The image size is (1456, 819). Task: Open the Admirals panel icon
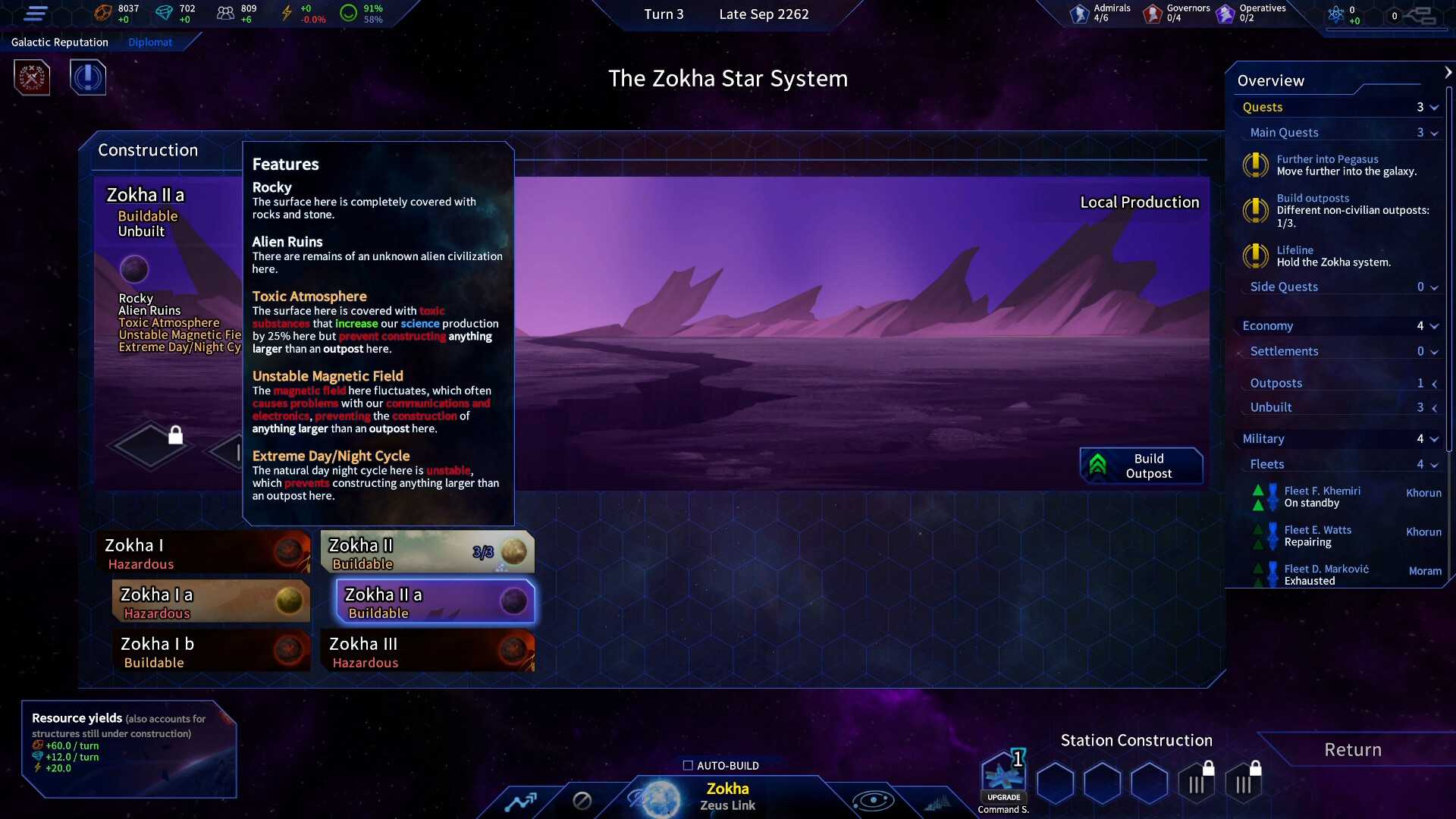tap(1080, 13)
